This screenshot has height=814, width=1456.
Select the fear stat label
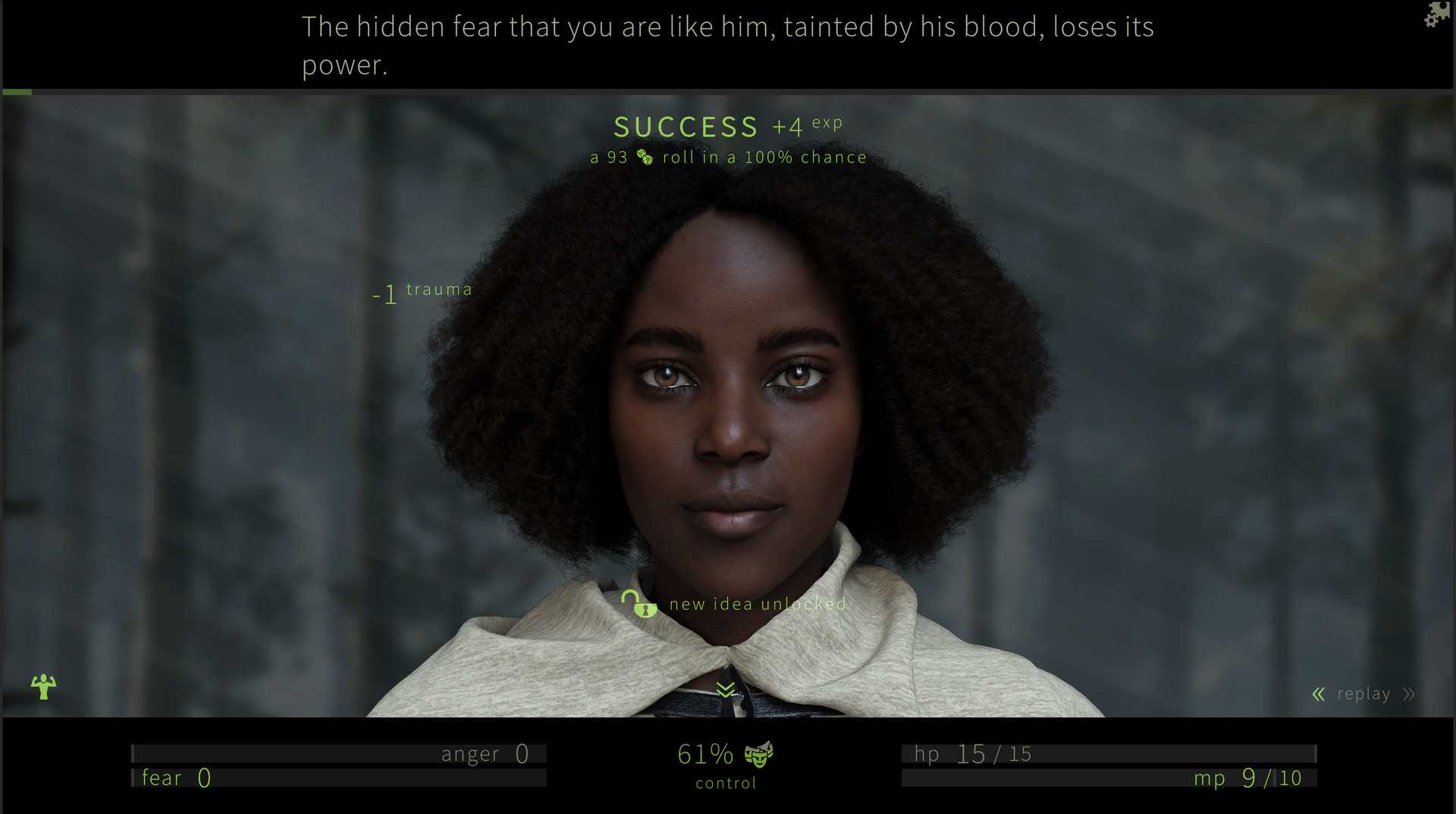(x=162, y=777)
